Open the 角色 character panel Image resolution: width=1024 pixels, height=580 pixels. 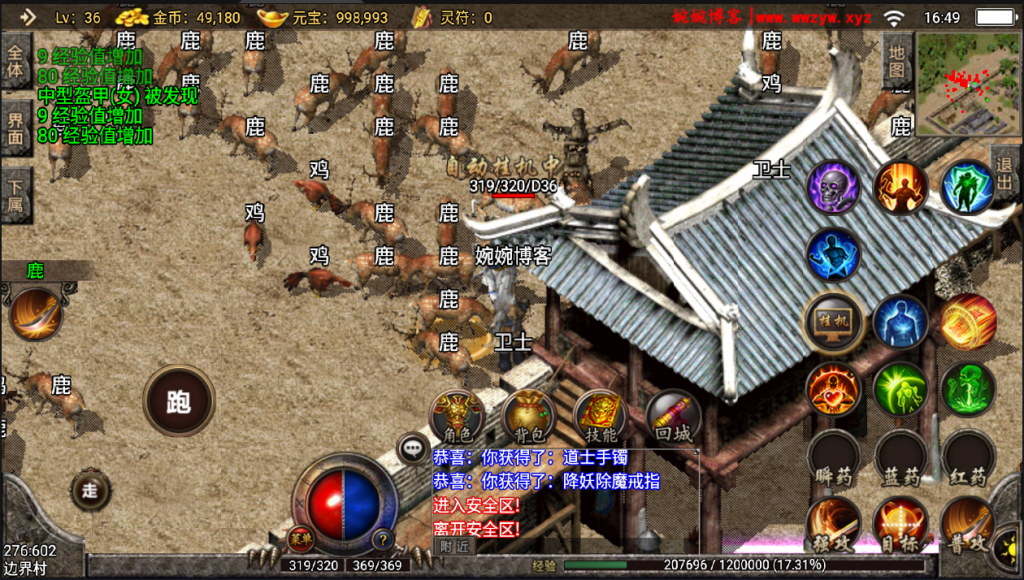(x=457, y=414)
